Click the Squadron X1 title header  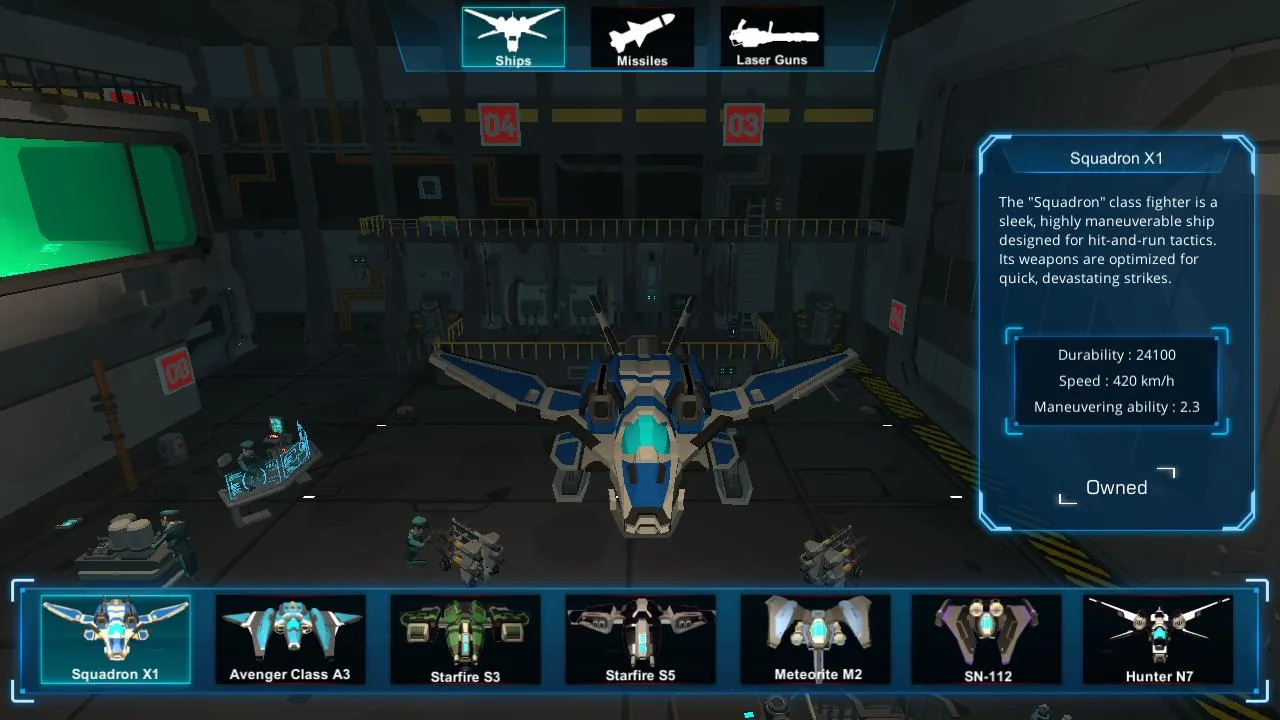point(1115,158)
